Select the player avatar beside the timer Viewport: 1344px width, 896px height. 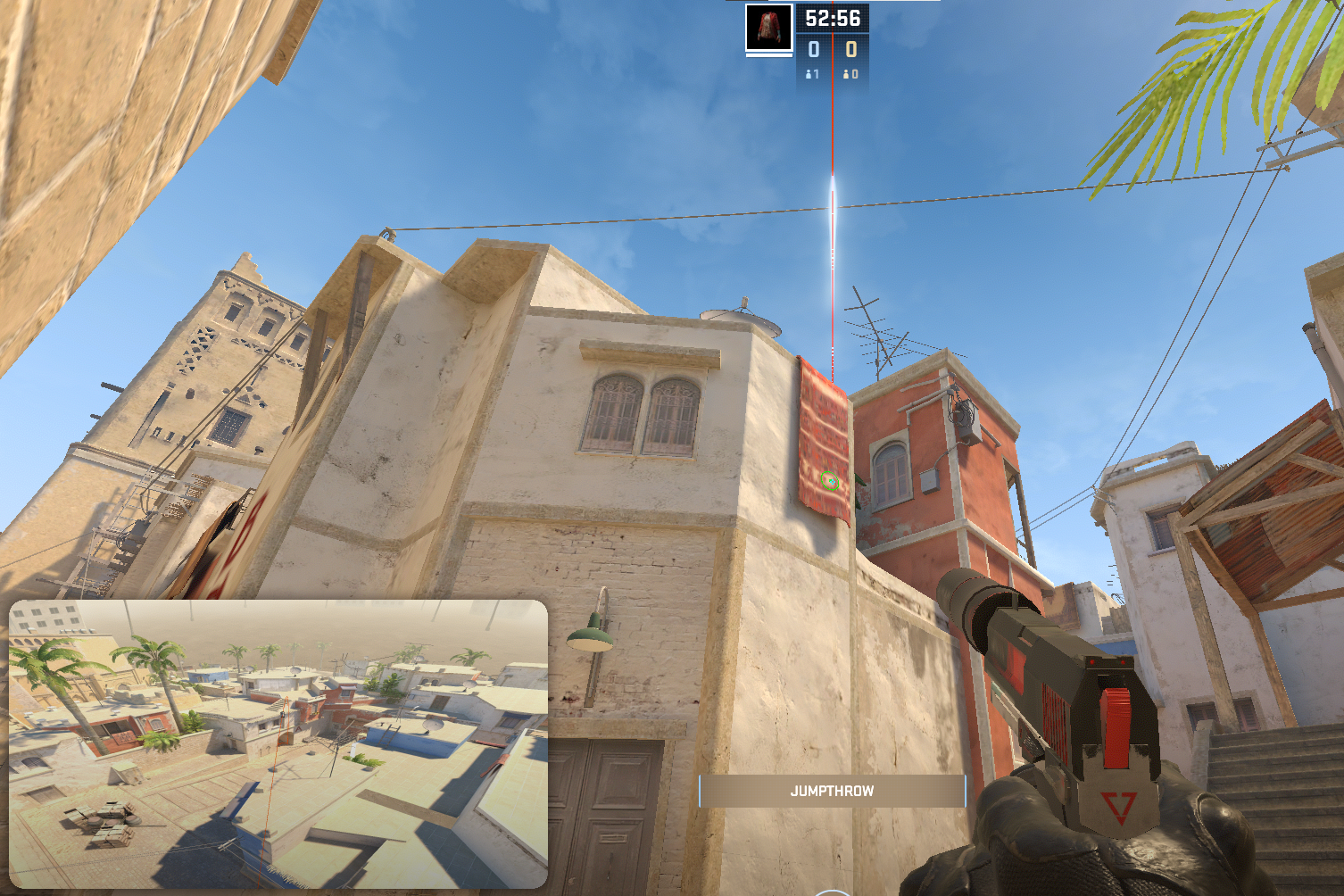click(768, 28)
